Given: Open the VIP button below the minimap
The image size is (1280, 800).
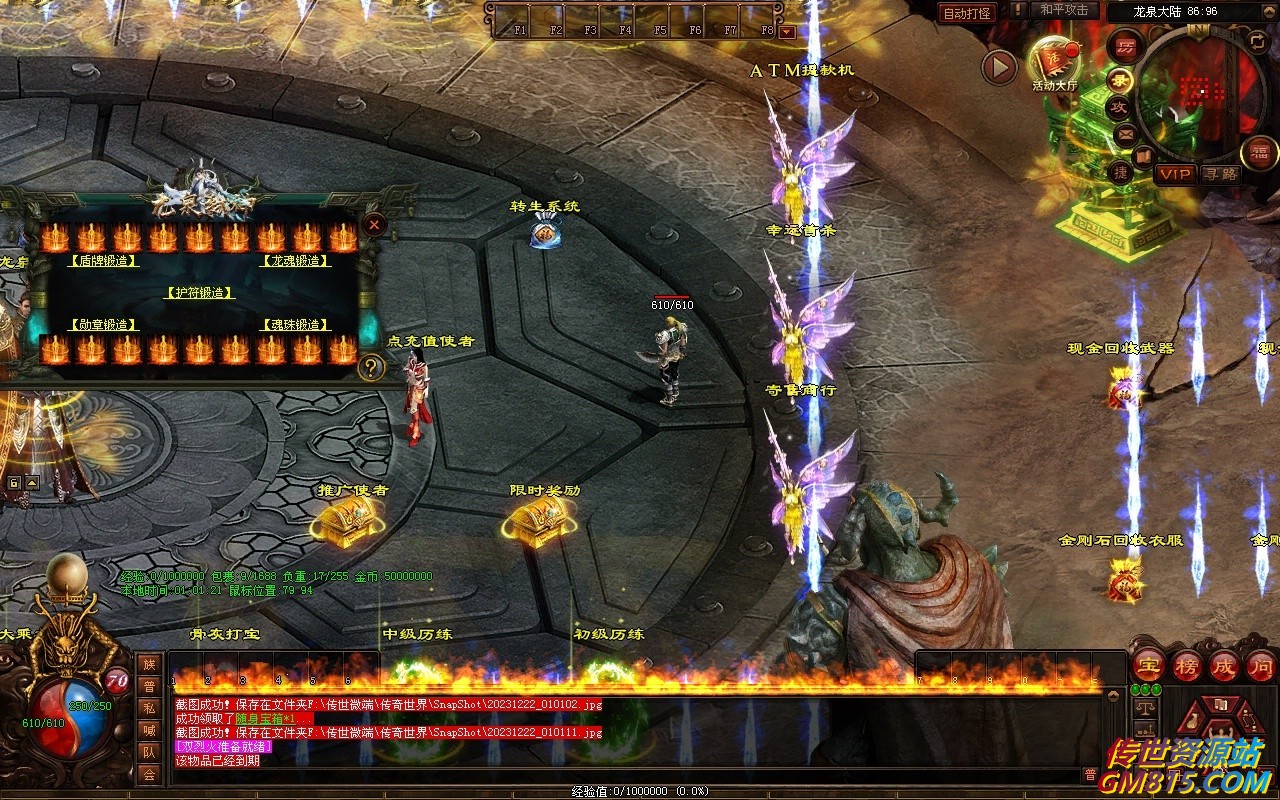Looking at the screenshot, I should 1175,174.
